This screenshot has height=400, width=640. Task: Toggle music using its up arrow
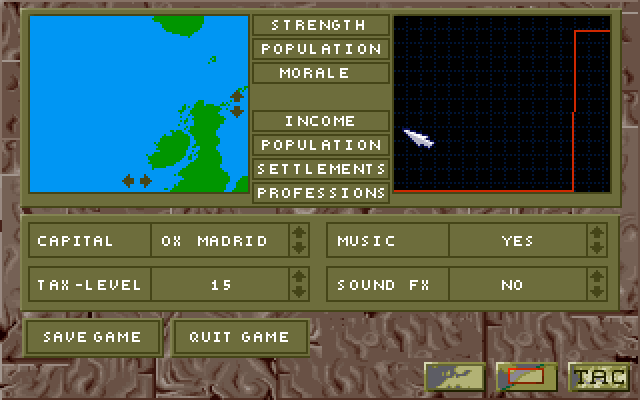click(597, 233)
